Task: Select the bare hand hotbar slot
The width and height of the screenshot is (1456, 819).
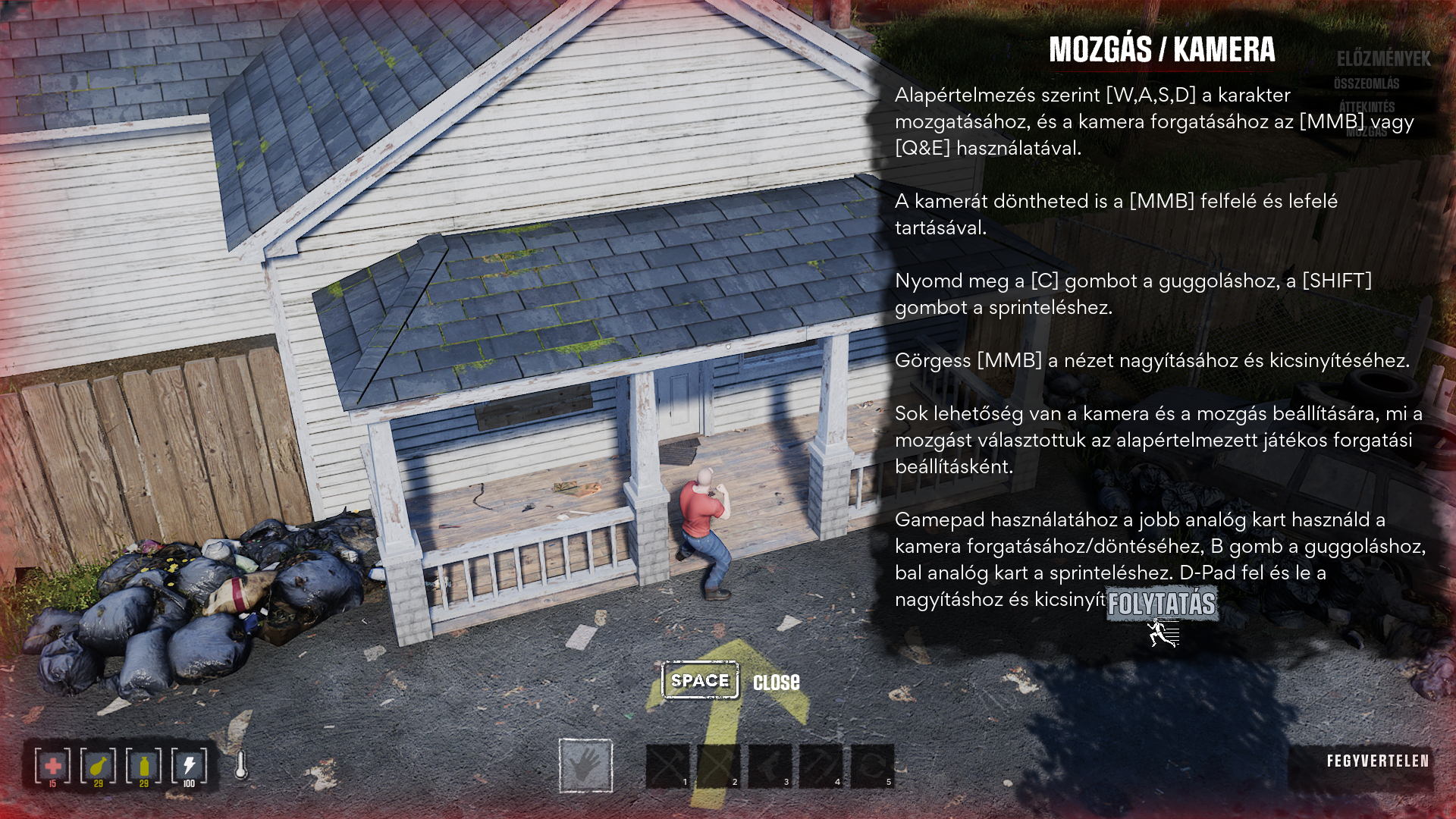Action: (585, 765)
